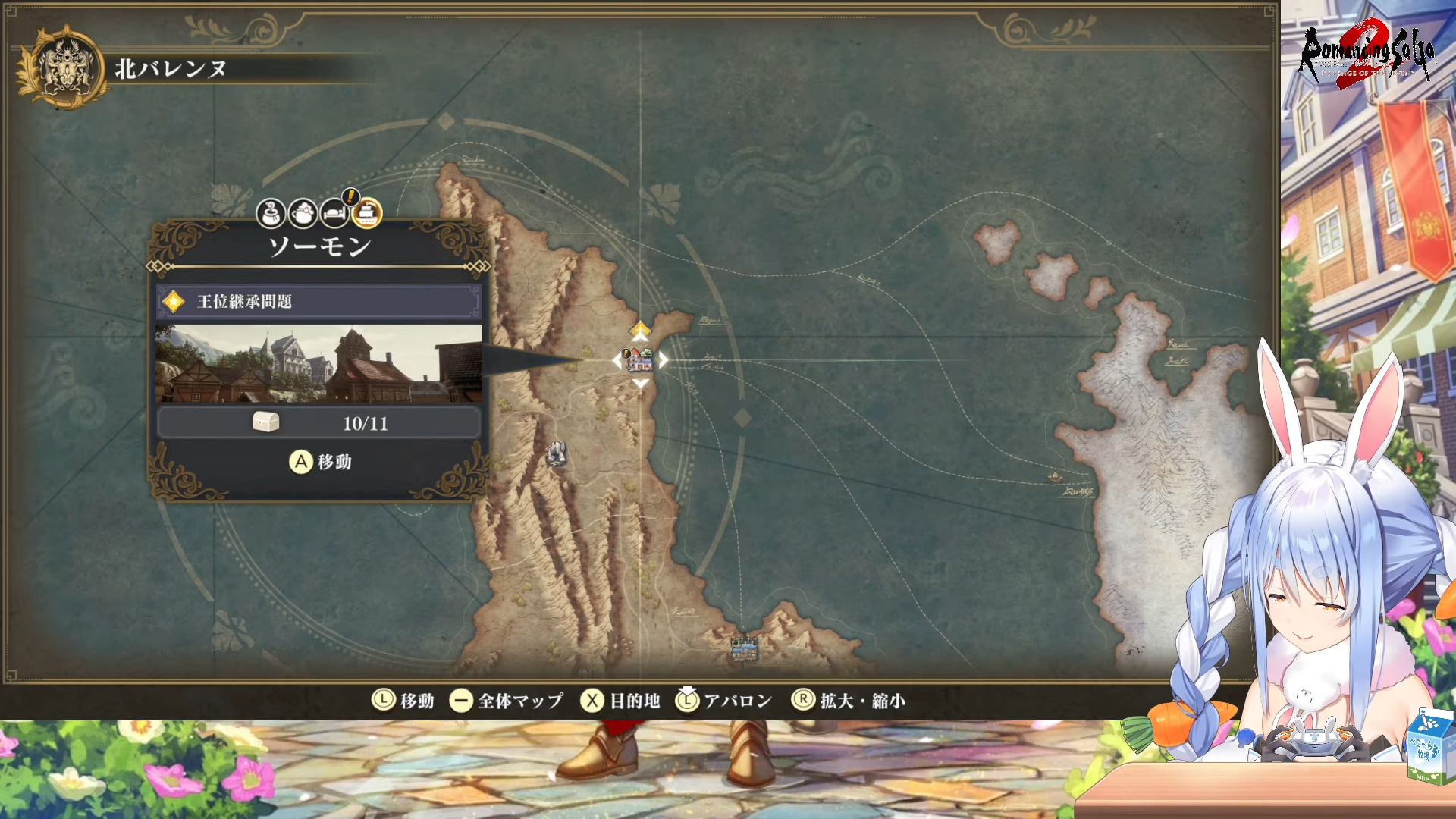1456x819 pixels.
Task: Click the bearded face mug facility icon
Action: pyautogui.click(x=303, y=214)
